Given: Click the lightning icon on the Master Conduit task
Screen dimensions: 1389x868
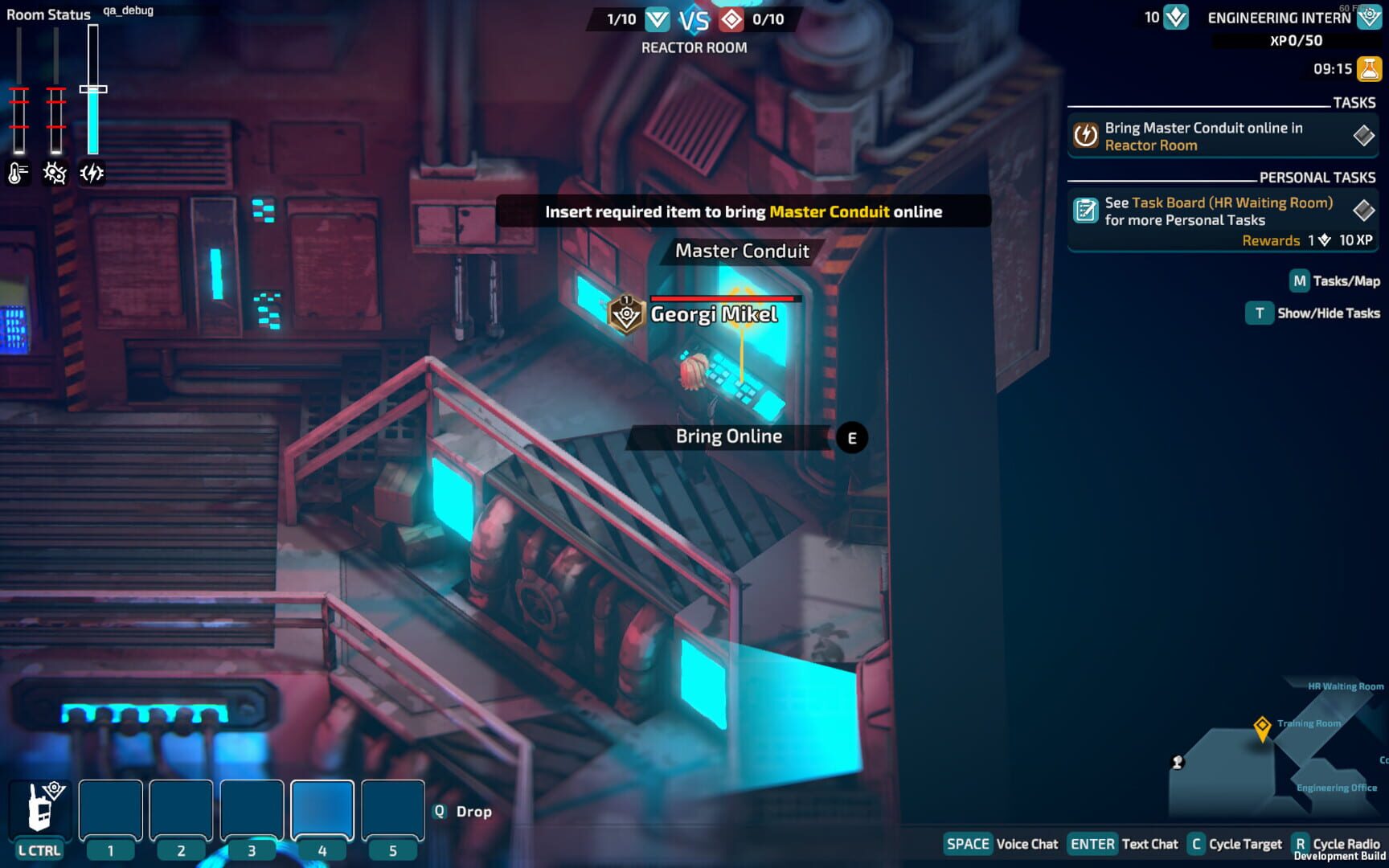Looking at the screenshot, I should (x=1087, y=136).
